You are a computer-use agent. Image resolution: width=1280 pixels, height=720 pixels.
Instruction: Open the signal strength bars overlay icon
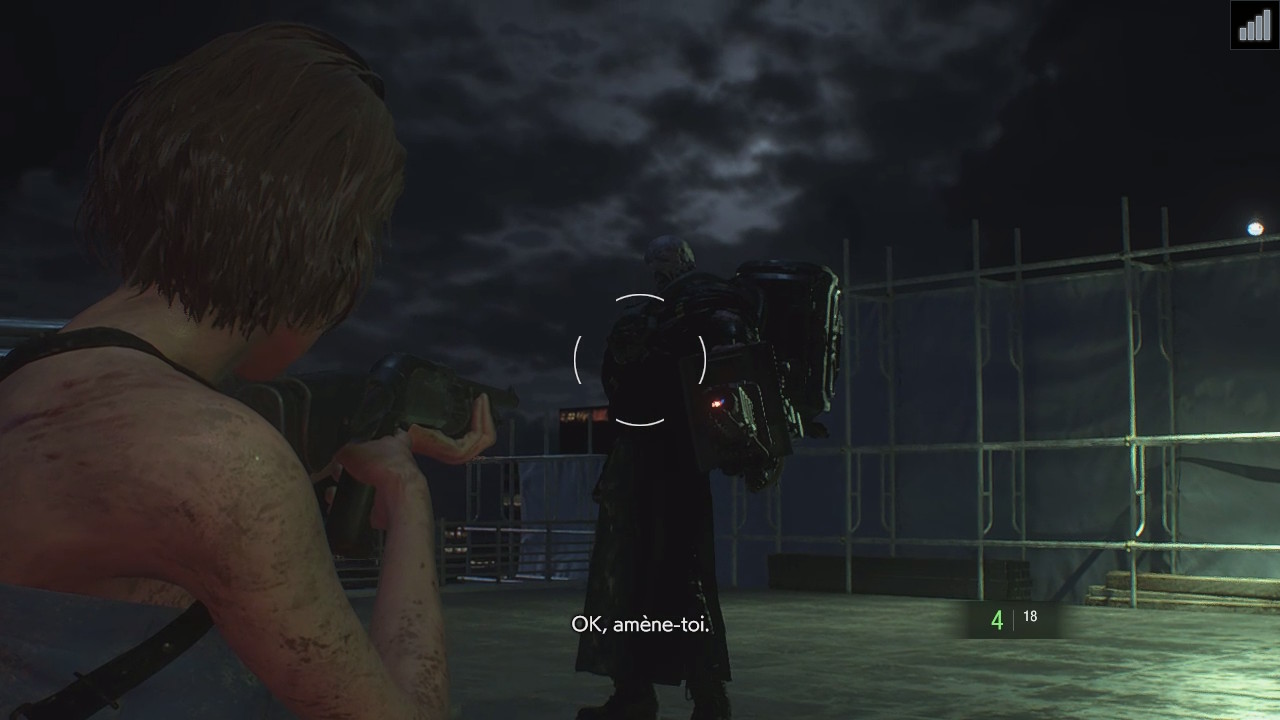pyautogui.click(x=1255, y=24)
